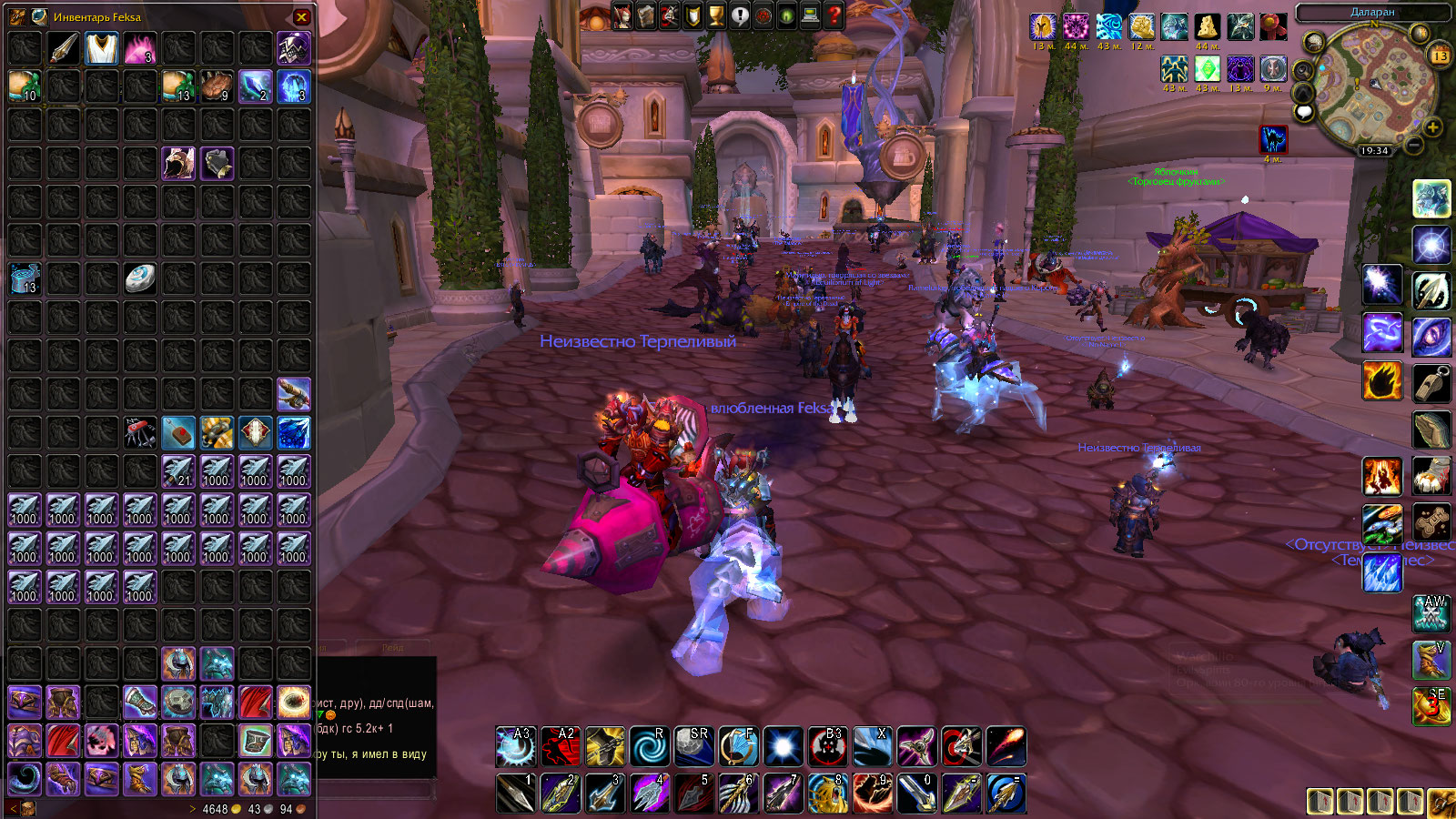Screen dimensions: 1456x819
Task: Open the calendar showing day 13
Action: click(x=1440, y=55)
